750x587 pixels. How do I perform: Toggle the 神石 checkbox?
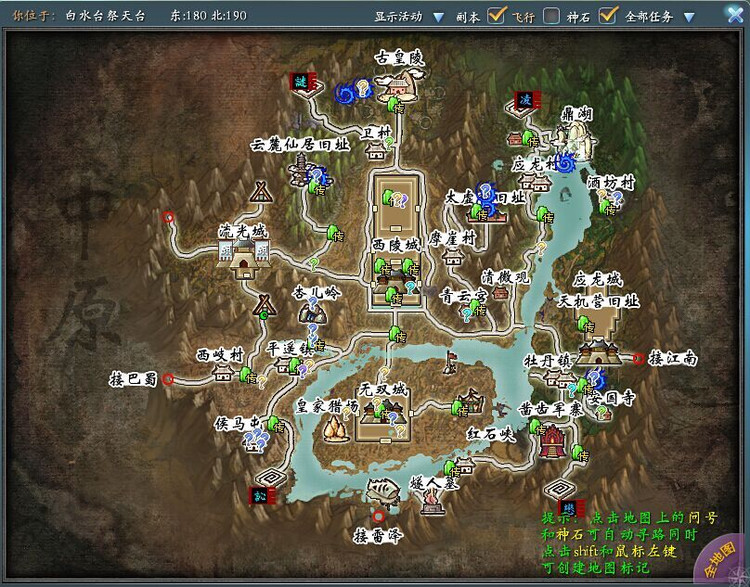[607, 16]
